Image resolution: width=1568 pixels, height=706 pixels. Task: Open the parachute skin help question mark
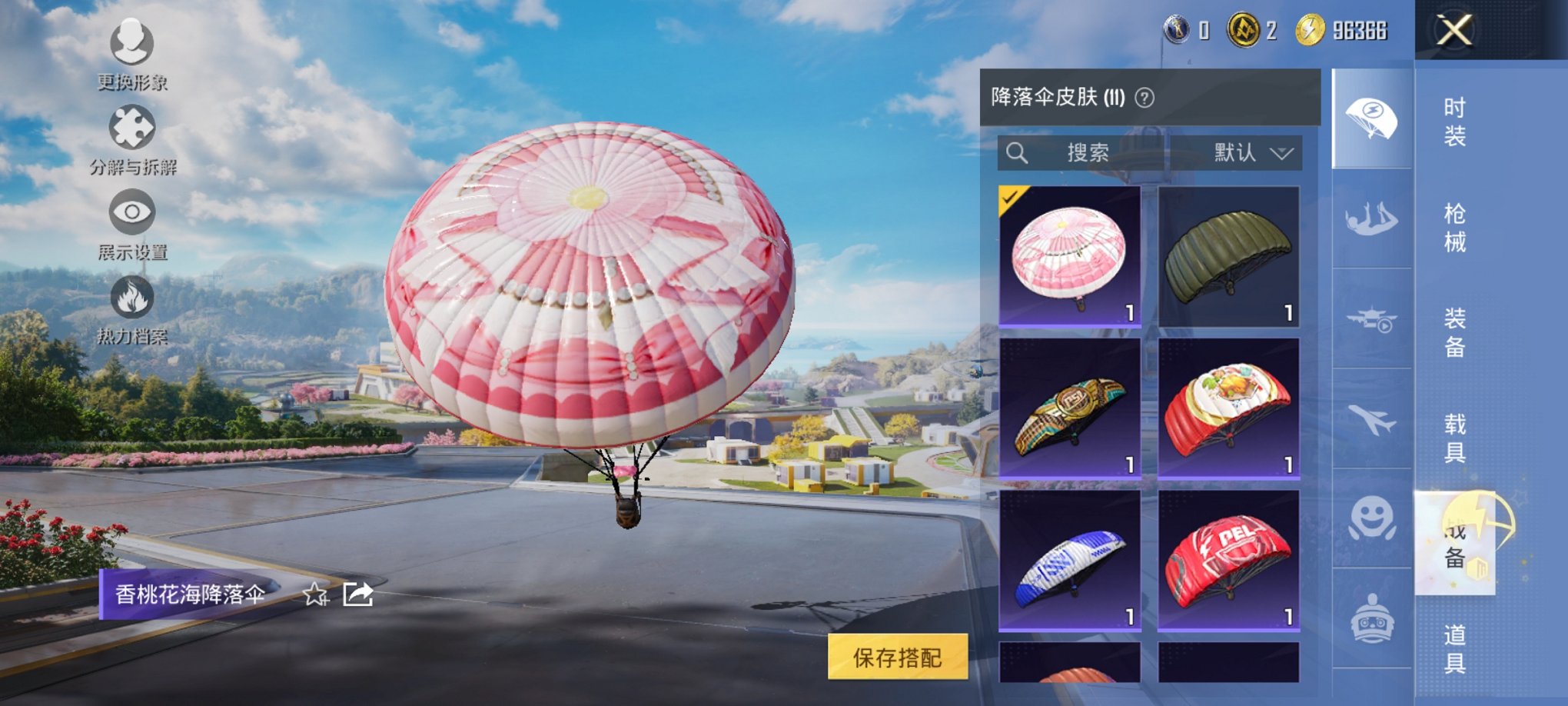(x=1143, y=96)
